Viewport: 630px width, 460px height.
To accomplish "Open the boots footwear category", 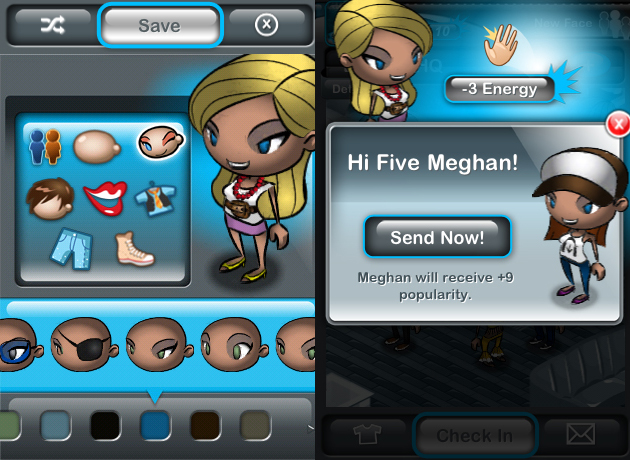I will 133,248.
